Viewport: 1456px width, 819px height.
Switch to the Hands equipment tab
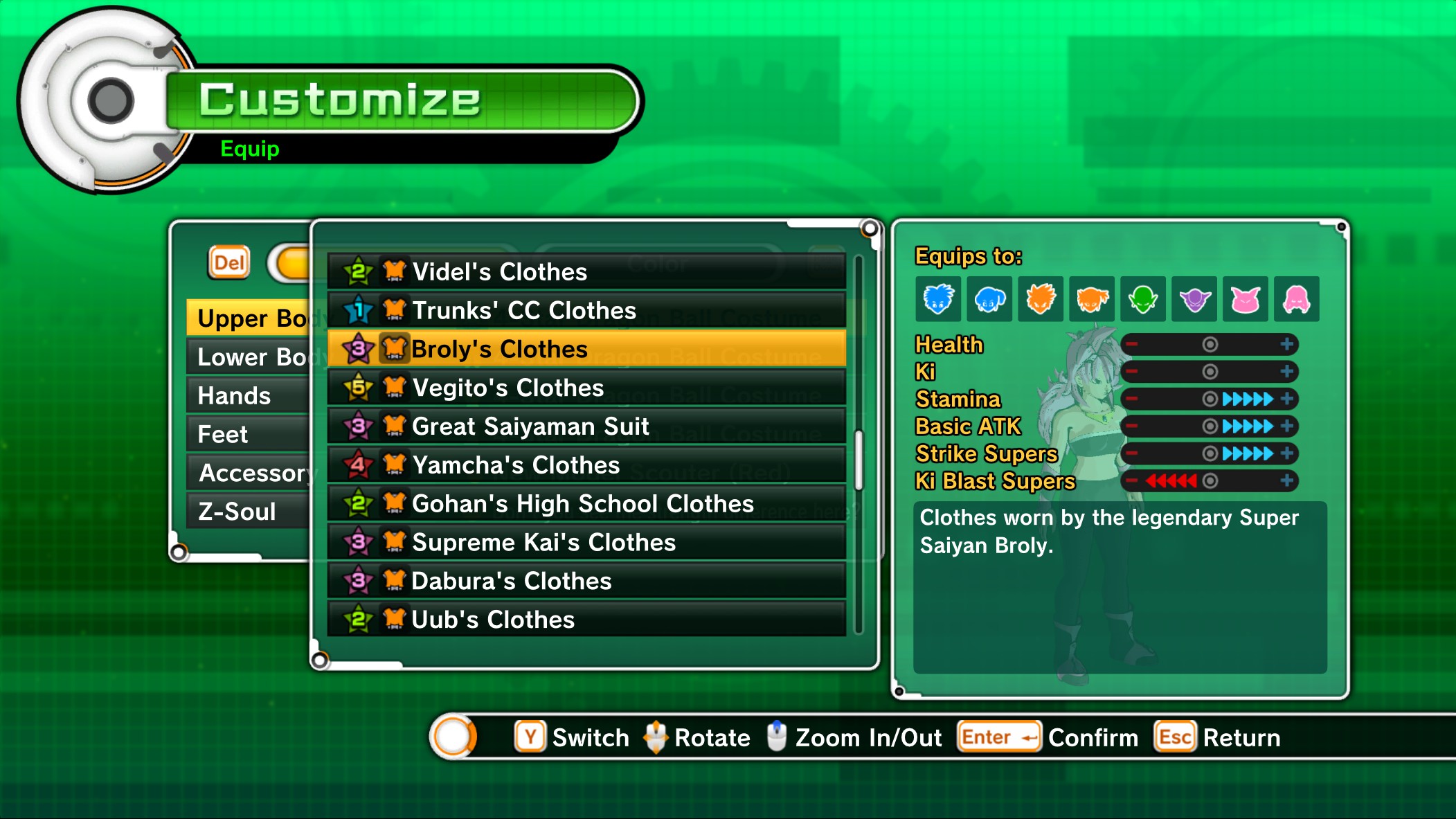(233, 395)
